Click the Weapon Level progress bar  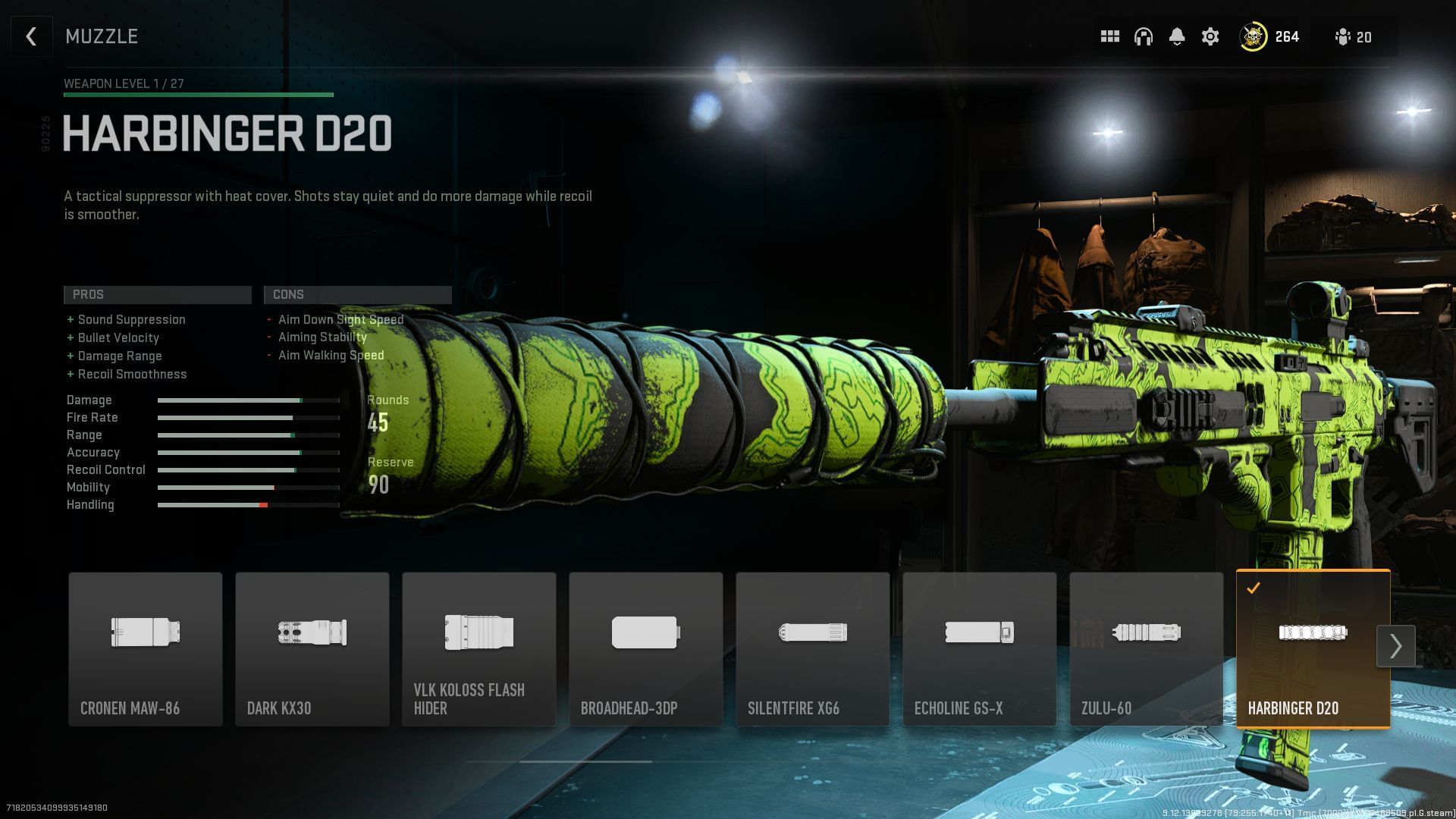[x=197, y=95]
